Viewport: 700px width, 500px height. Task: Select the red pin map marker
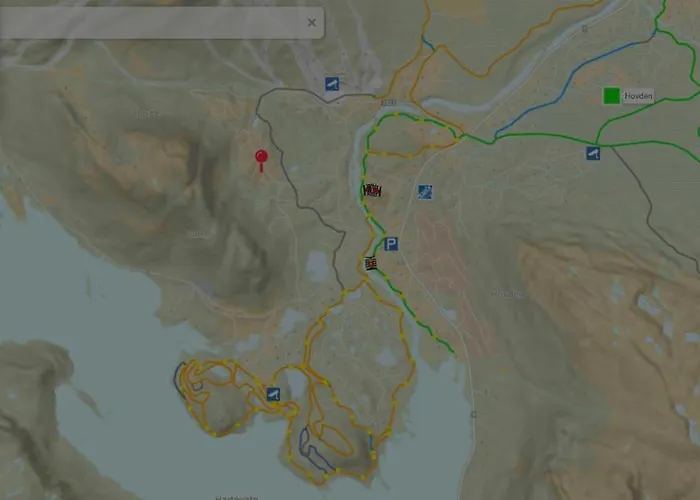pyautogui.click(x=261, y=158)
